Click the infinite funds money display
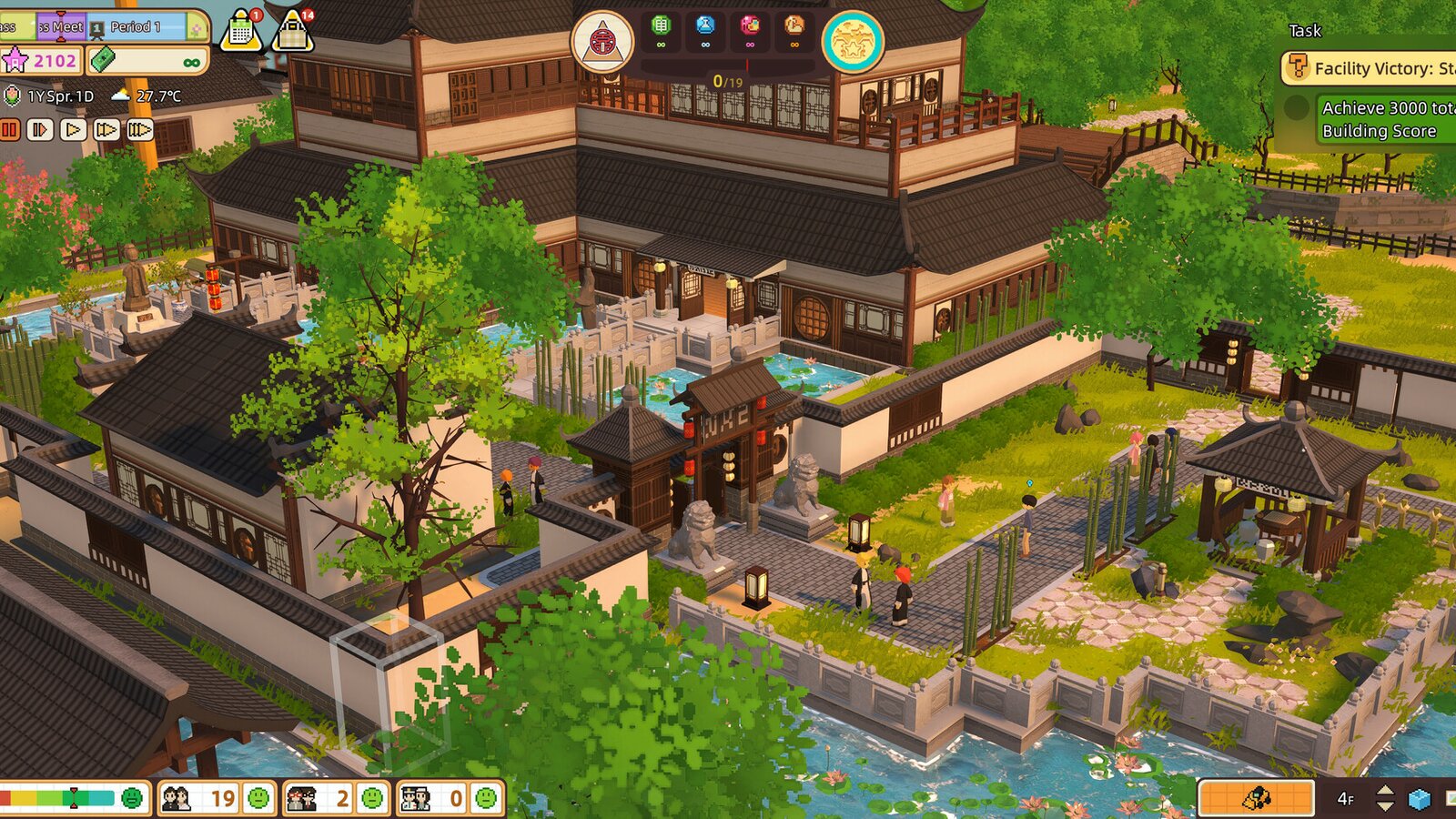The width and height of the screenshot is (1456, 819). [147, 61]
